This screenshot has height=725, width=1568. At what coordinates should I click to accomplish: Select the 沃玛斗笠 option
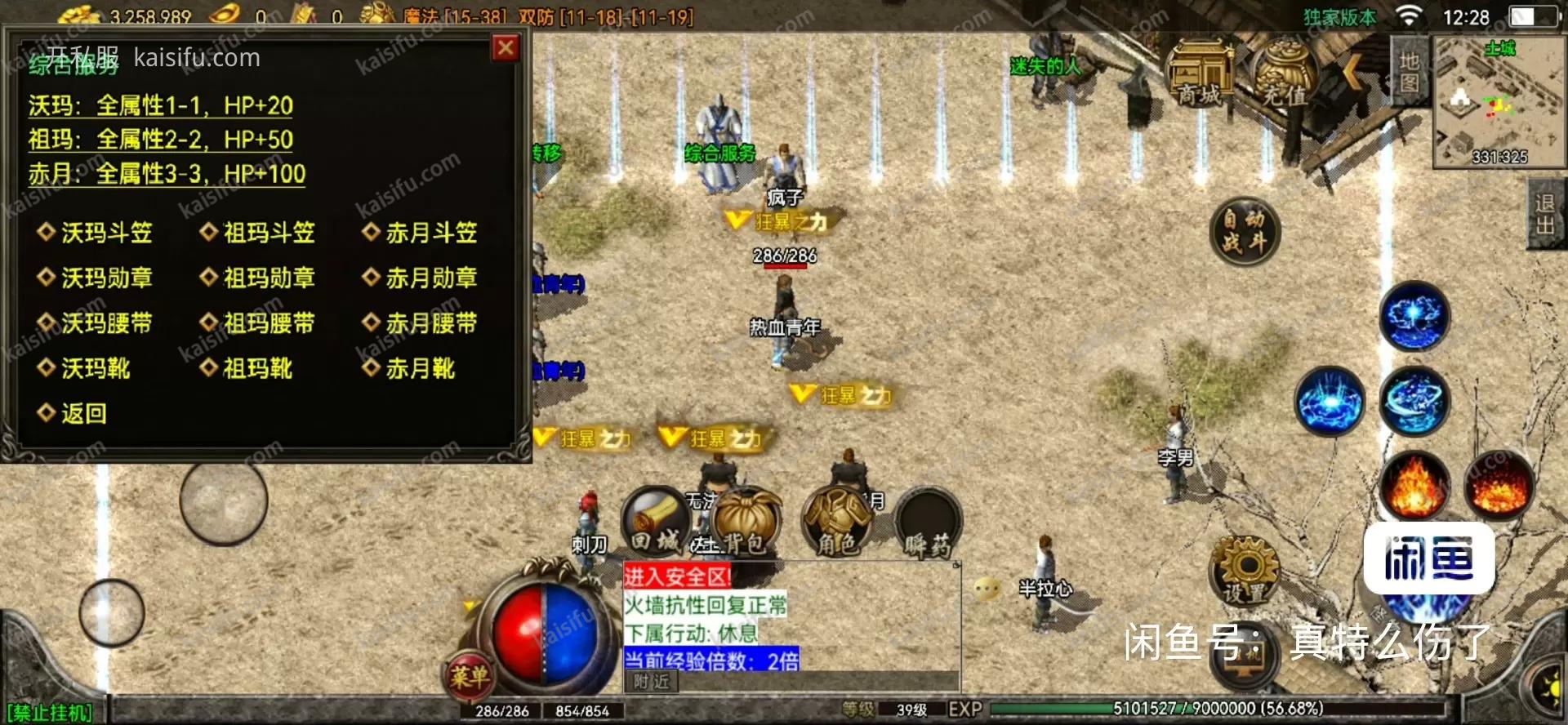pyautogui.click(x=106, y=234)
